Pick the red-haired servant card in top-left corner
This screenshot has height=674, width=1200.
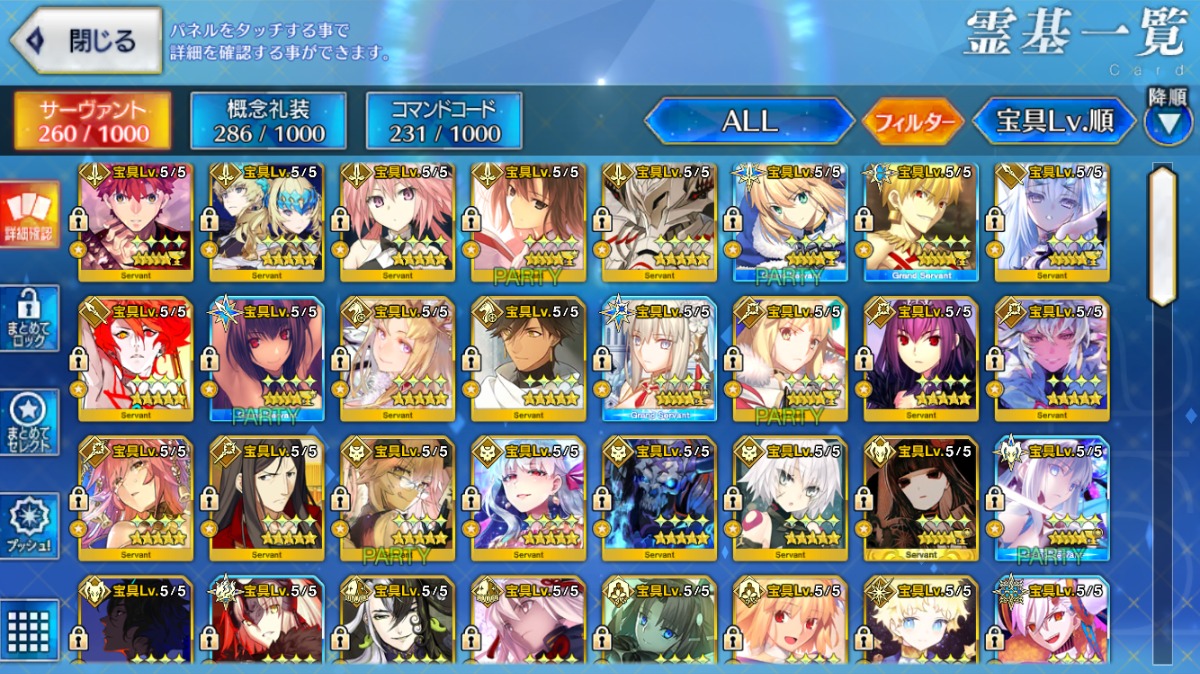[135, 222]
